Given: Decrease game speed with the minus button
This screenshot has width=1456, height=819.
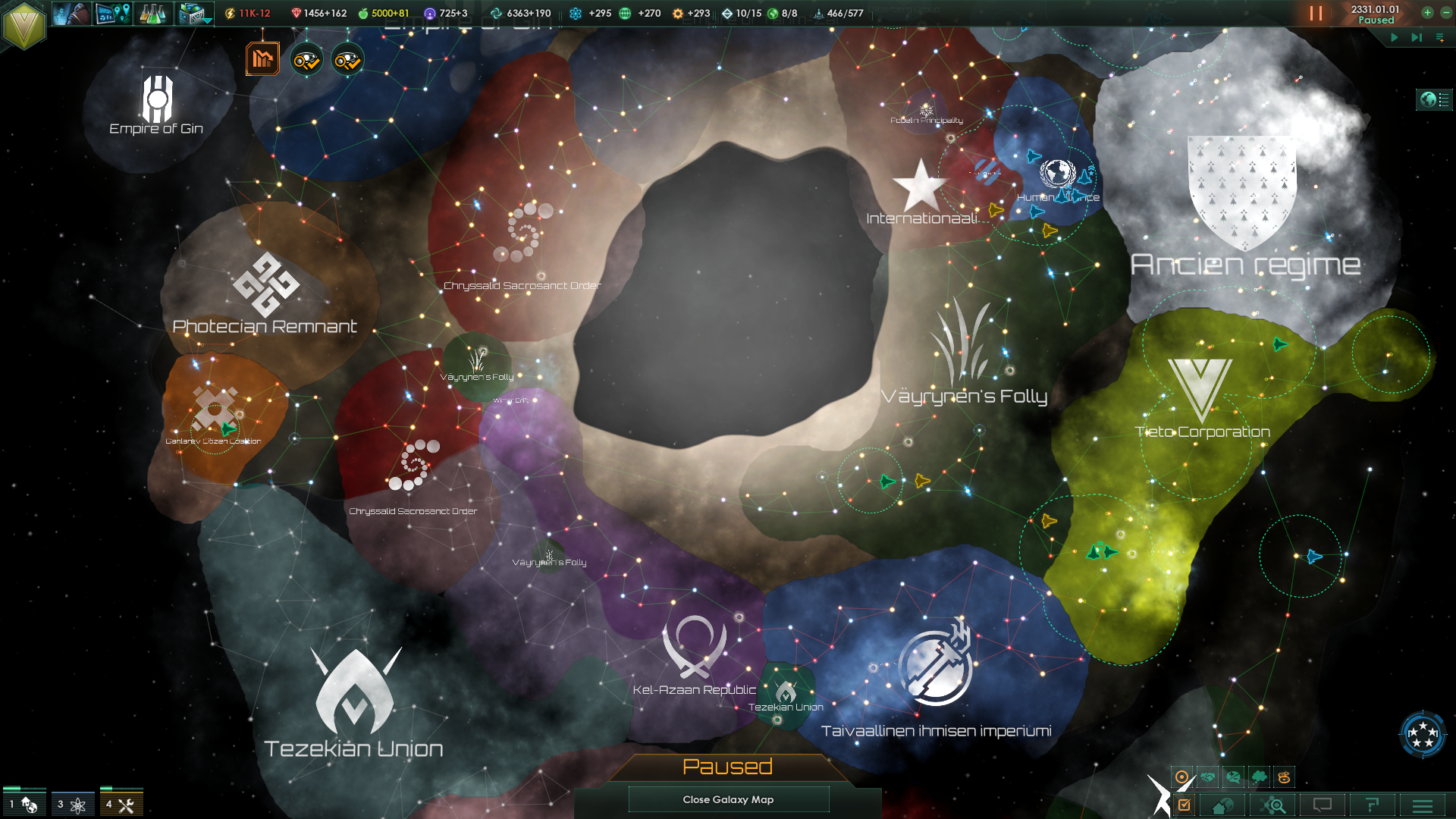Looking at the screenshot, I should click(x=1445, y=12).
